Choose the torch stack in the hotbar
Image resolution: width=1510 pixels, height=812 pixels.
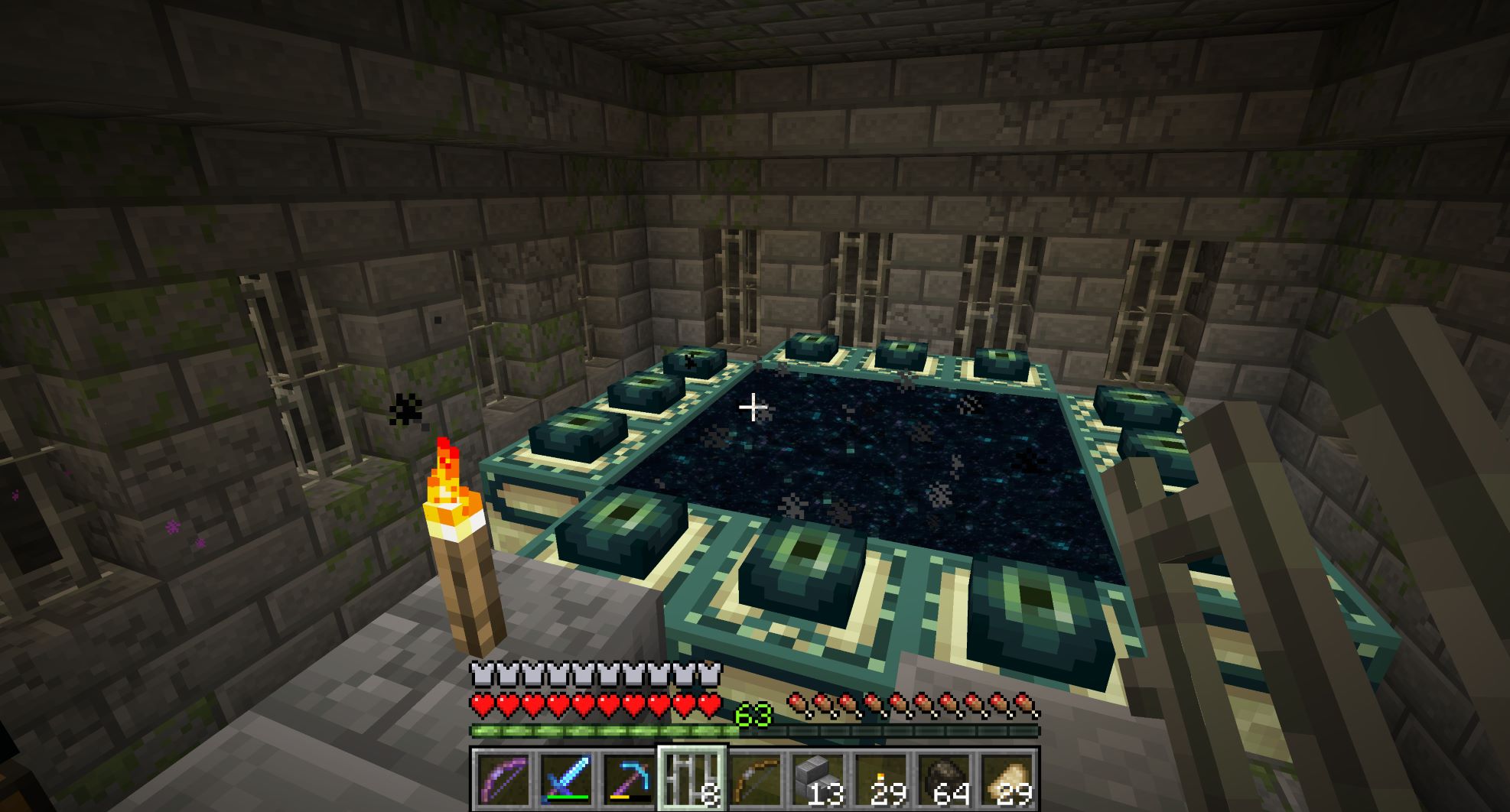pos(880,780)
